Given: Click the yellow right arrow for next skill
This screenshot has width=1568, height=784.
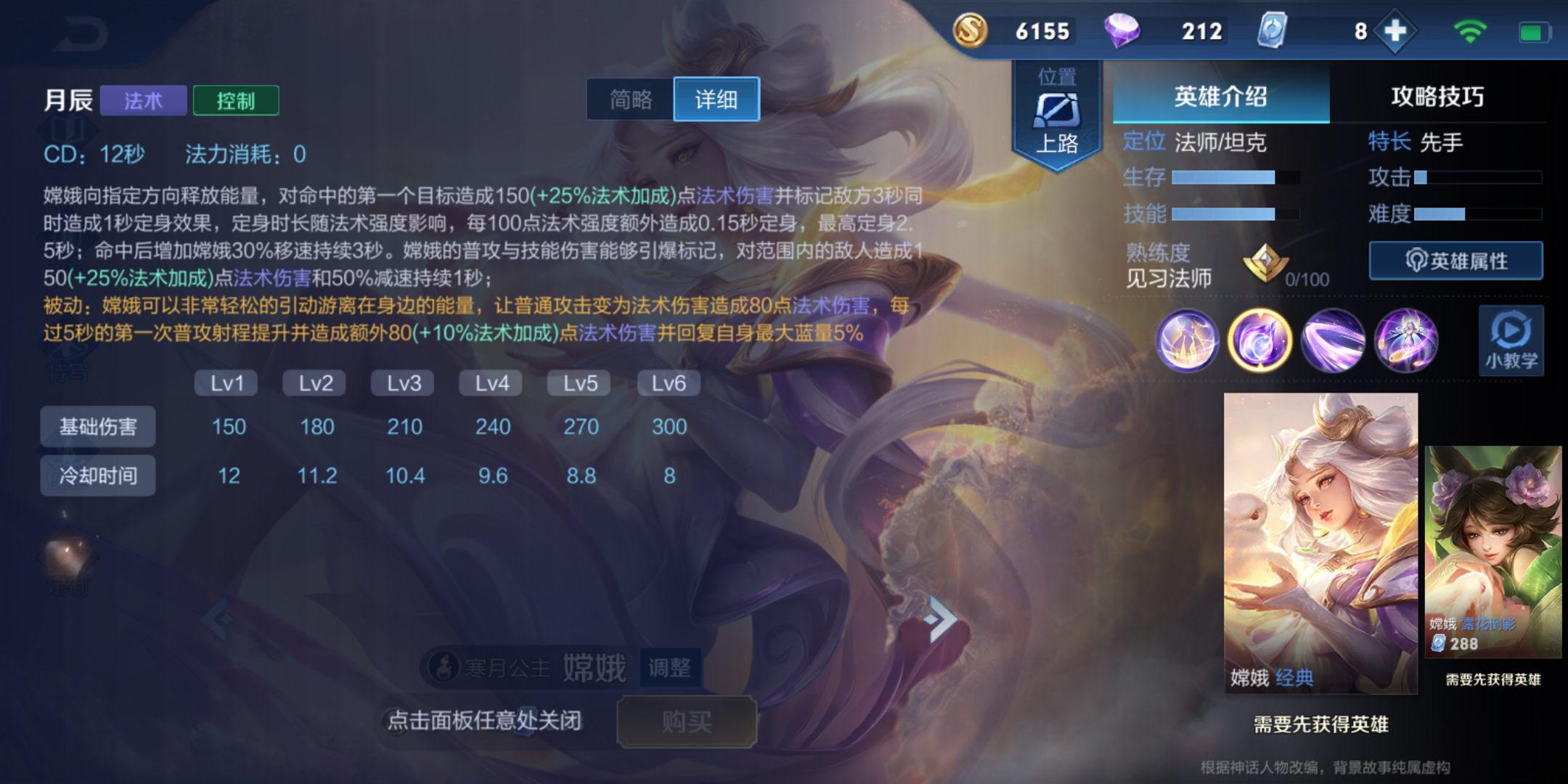Looking at the screenshot, I should [939, 616].
